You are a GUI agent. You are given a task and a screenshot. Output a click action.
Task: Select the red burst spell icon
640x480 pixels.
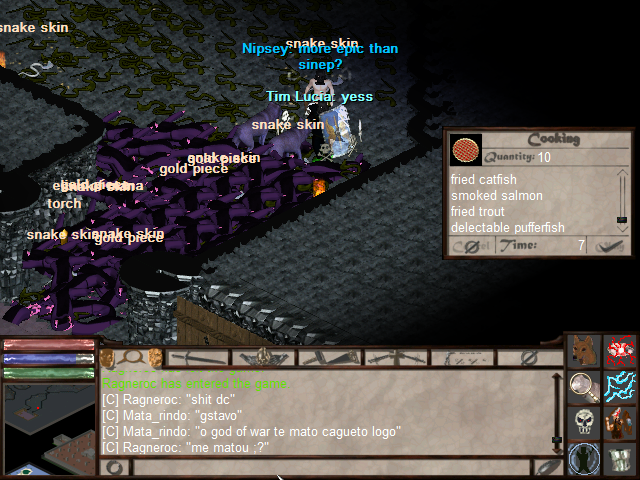621,350
